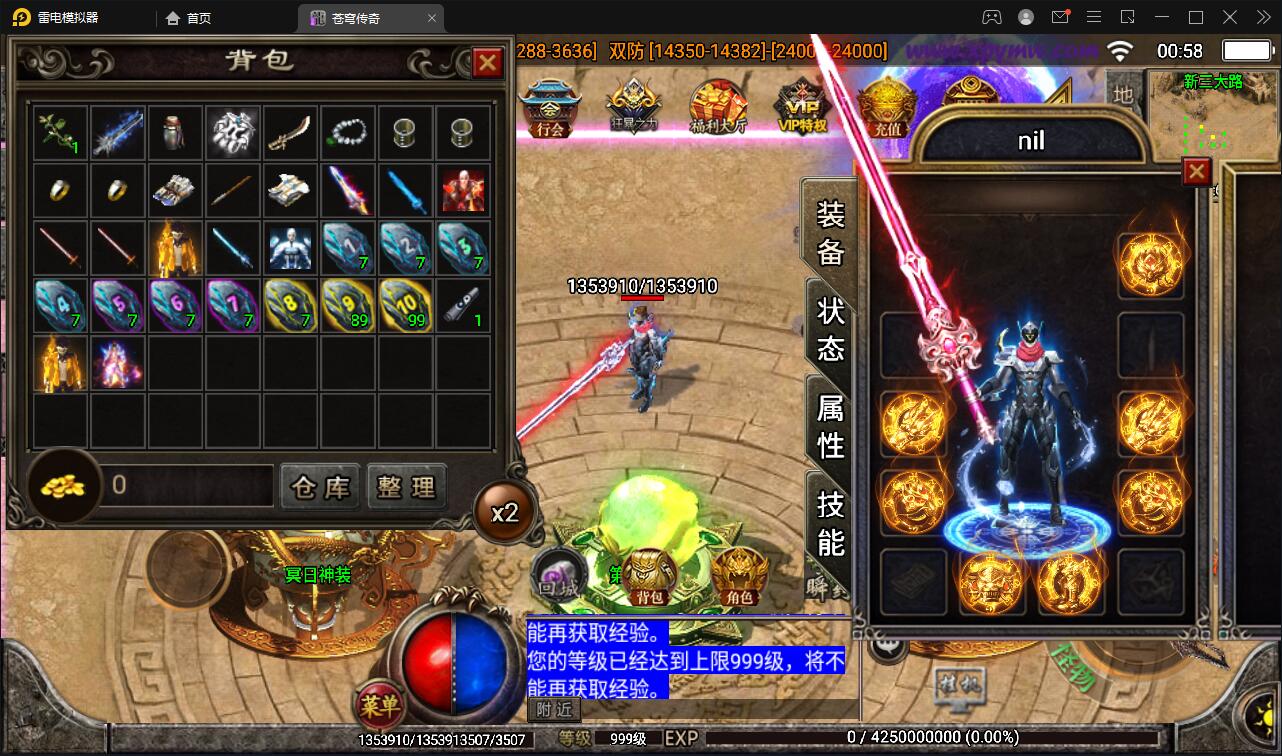Open the 行会 guild icon
The image size is (1282, 756).
coord(549,107)
